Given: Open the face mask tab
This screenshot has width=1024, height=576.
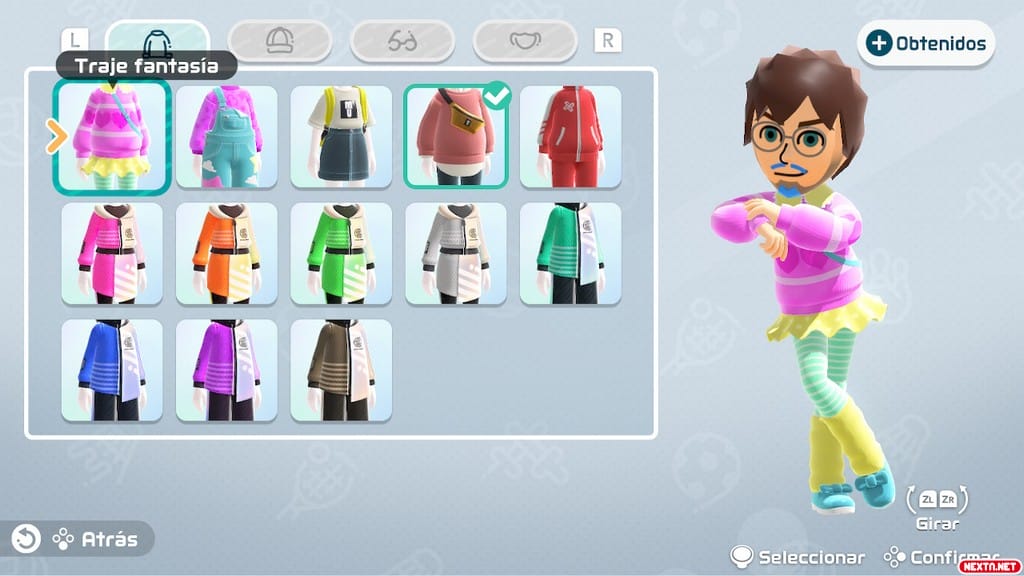Looking at the screenshot, I should click(x=525, y=41).
